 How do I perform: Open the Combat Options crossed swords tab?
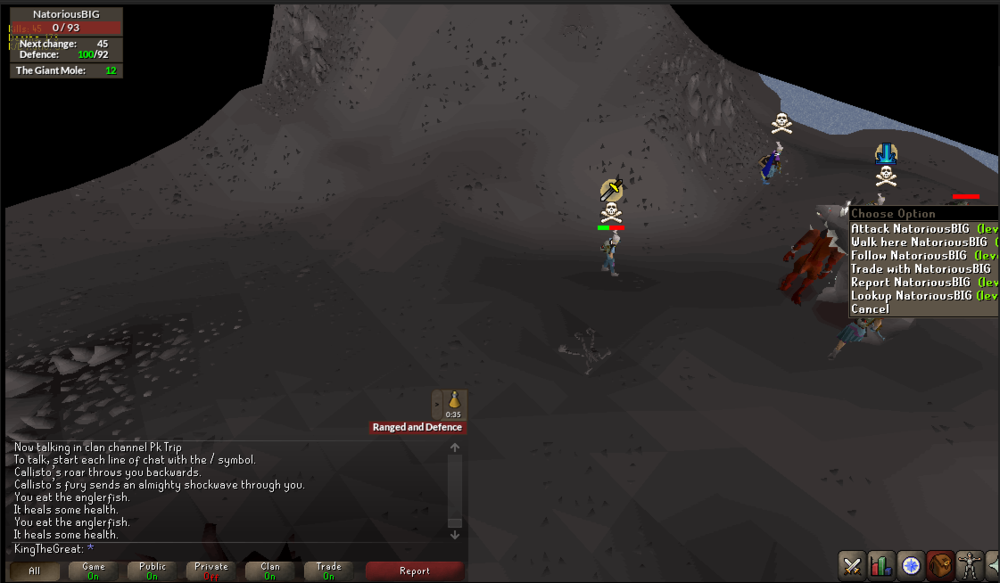tap(852, 565)
